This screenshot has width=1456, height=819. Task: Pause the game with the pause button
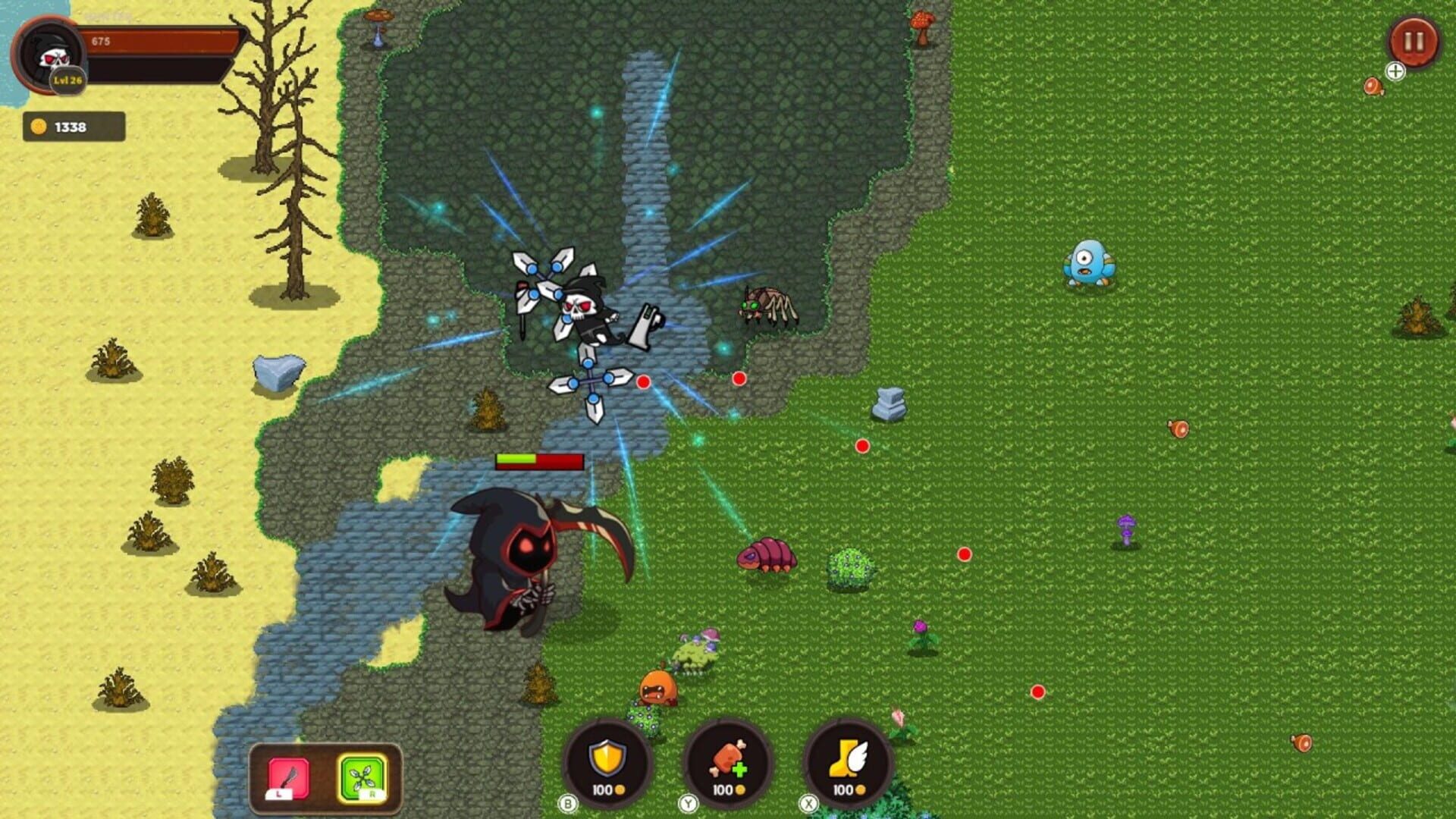point(1410,42)
